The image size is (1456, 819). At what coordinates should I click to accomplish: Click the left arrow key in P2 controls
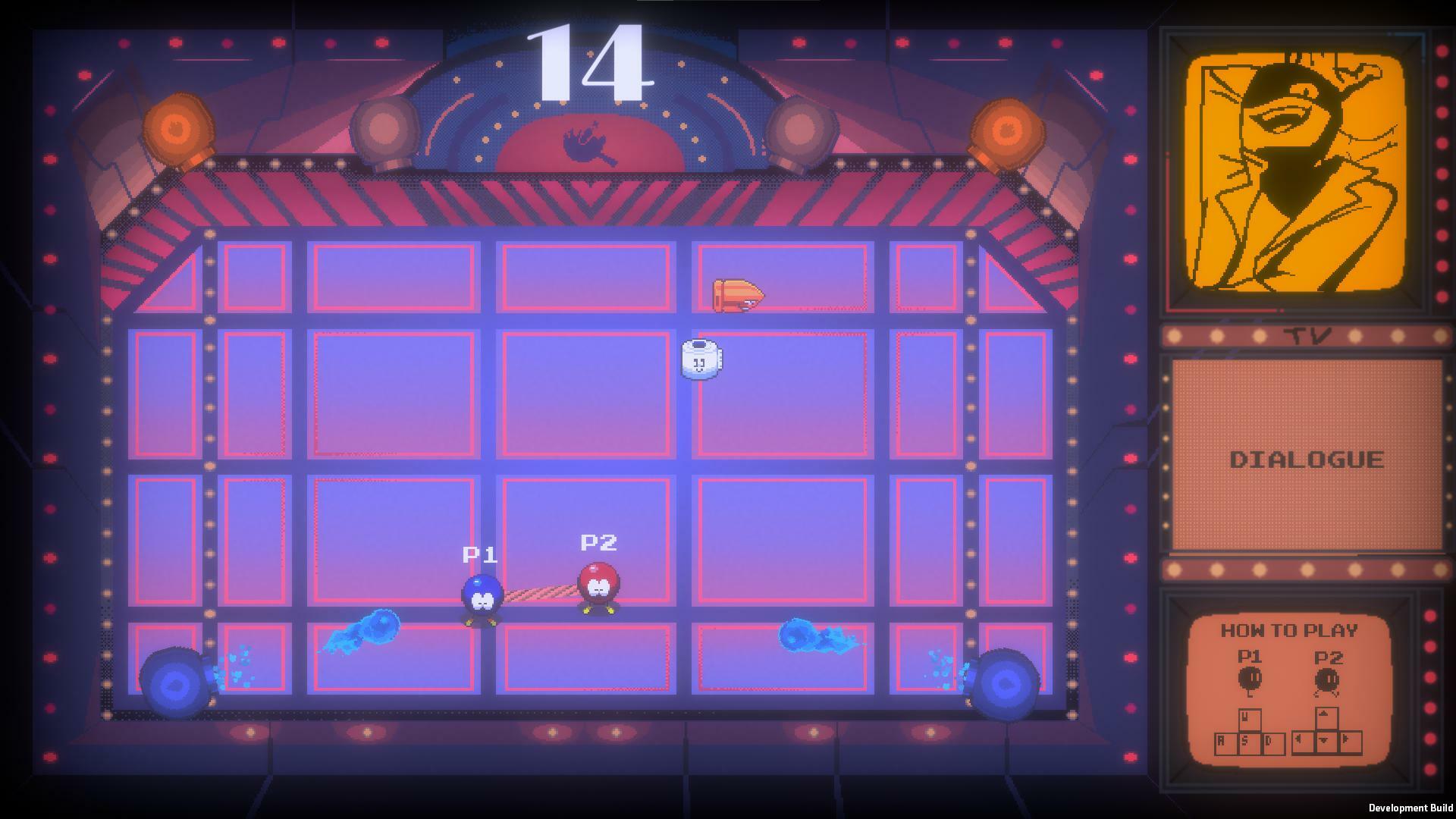click(x=1304, y=742)
